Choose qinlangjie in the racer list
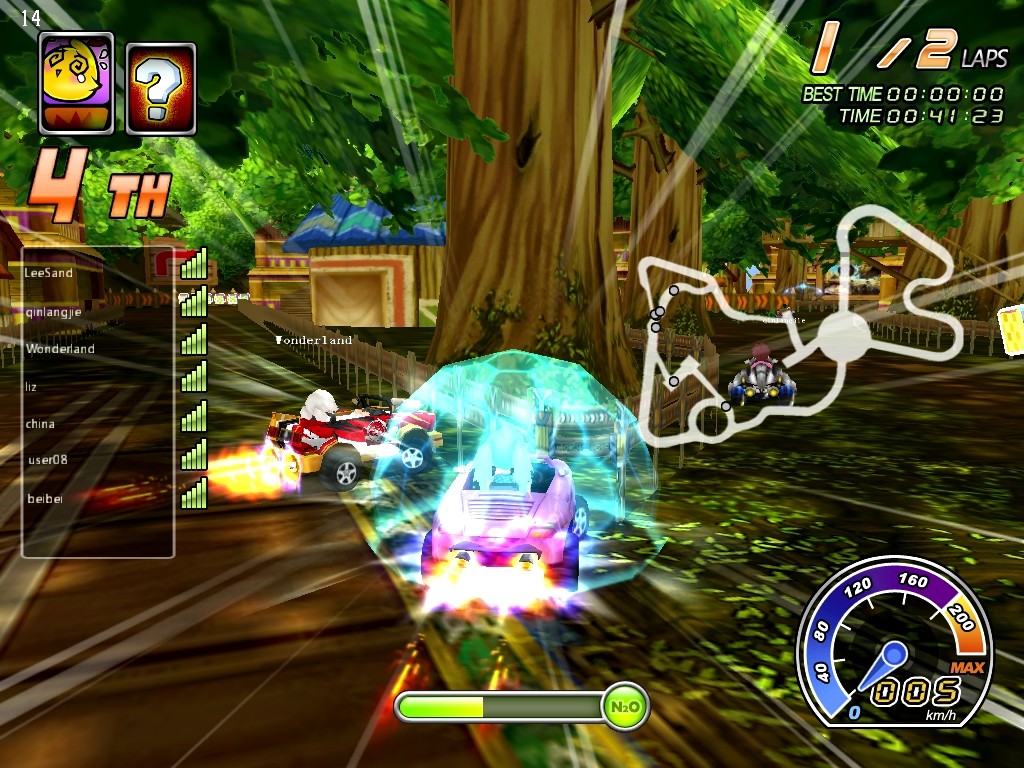The height and width of the screenshot is (768, 1024). [54, 311]
